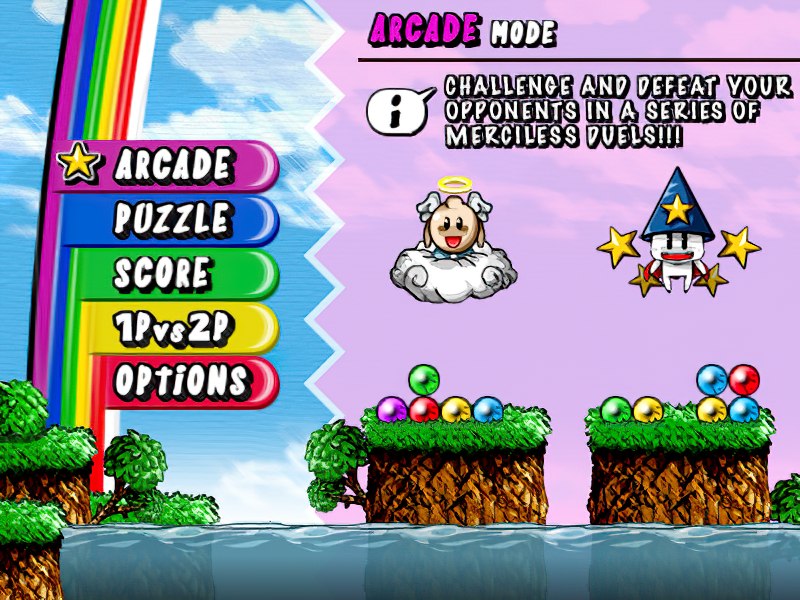Choose Puzzle mode from the menu
The width and height of the screenshot is (800, 600).
pyautogui.click(x=172, y=220)
